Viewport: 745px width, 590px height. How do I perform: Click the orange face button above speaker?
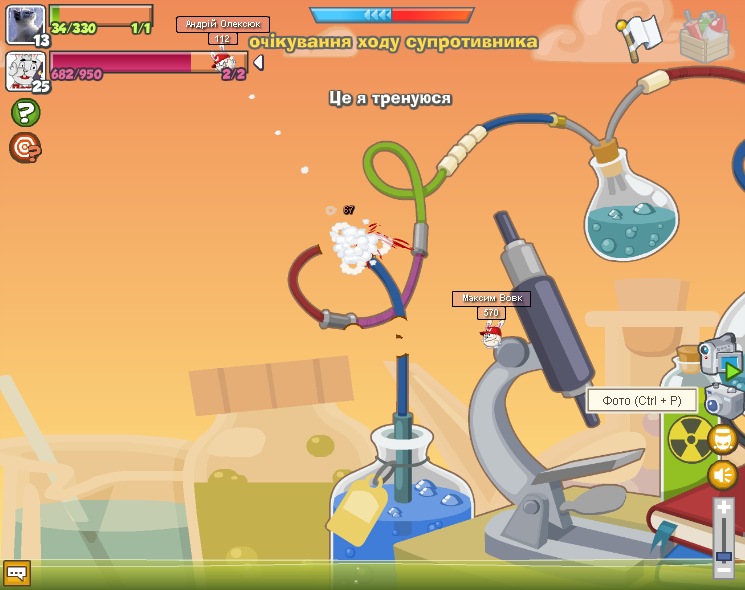click(722, 438)
